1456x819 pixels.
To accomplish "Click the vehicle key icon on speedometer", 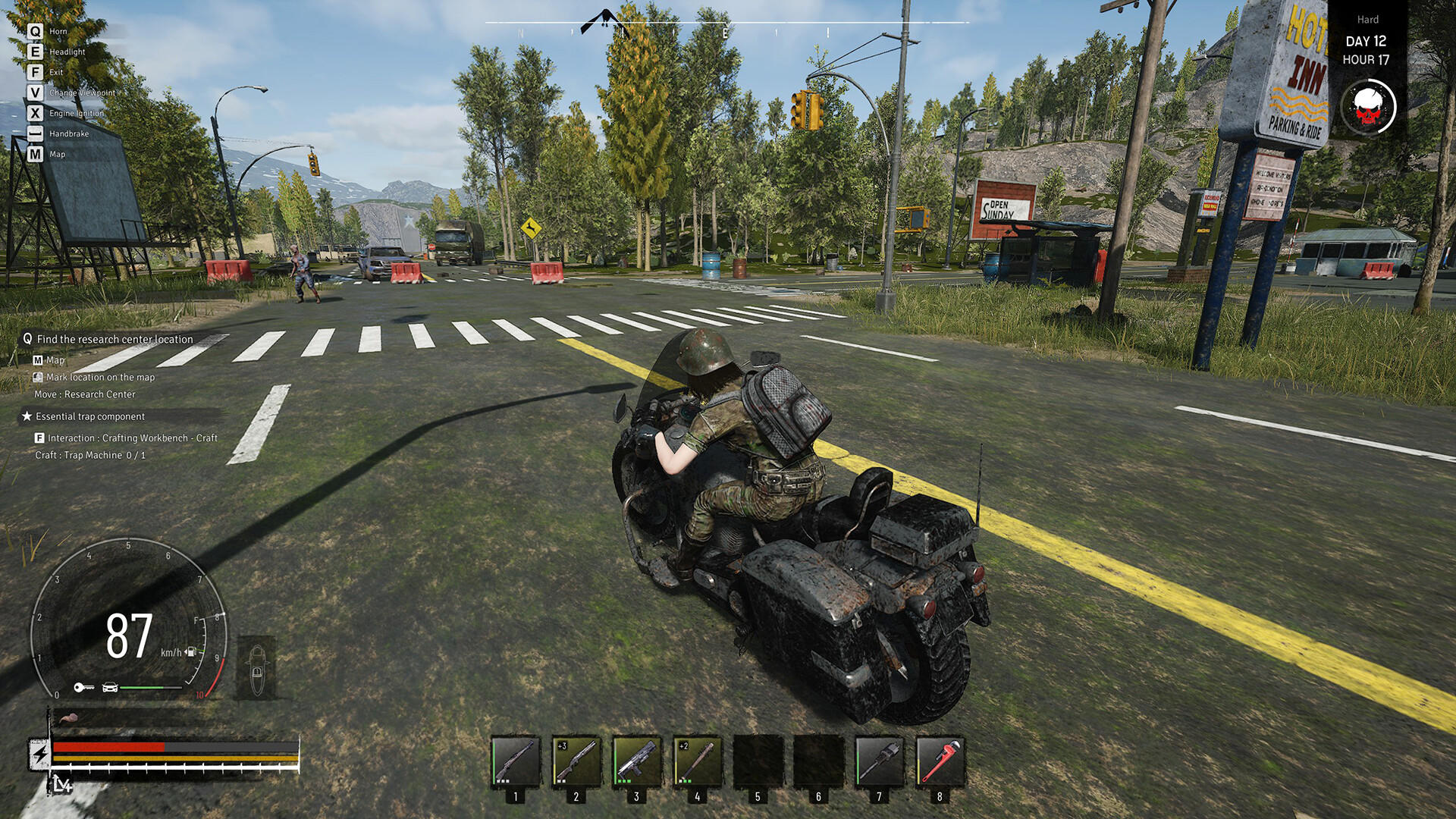I will pos(83,688).
